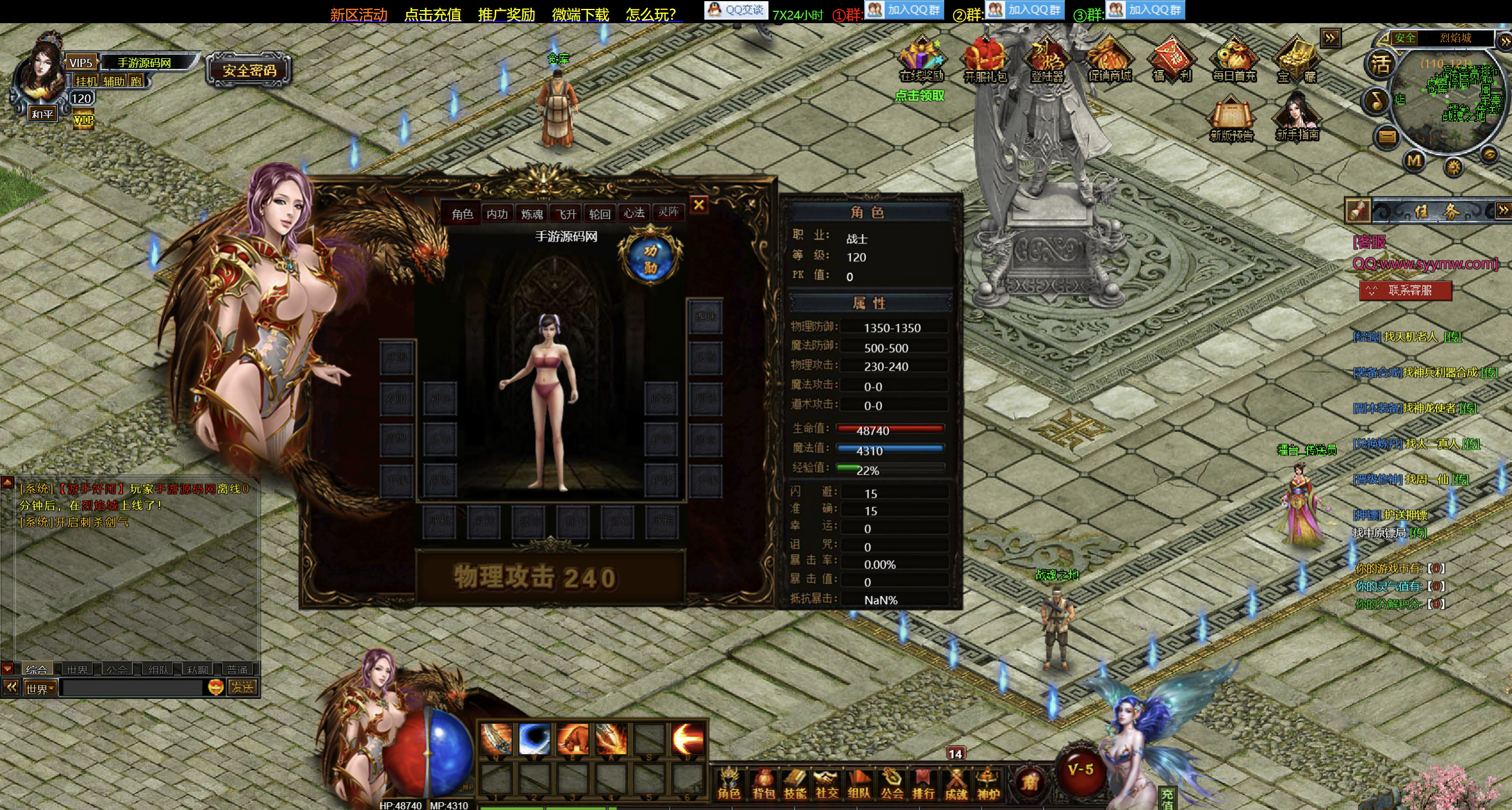Switch chat to the 公会 channel tab

(117, 670)
